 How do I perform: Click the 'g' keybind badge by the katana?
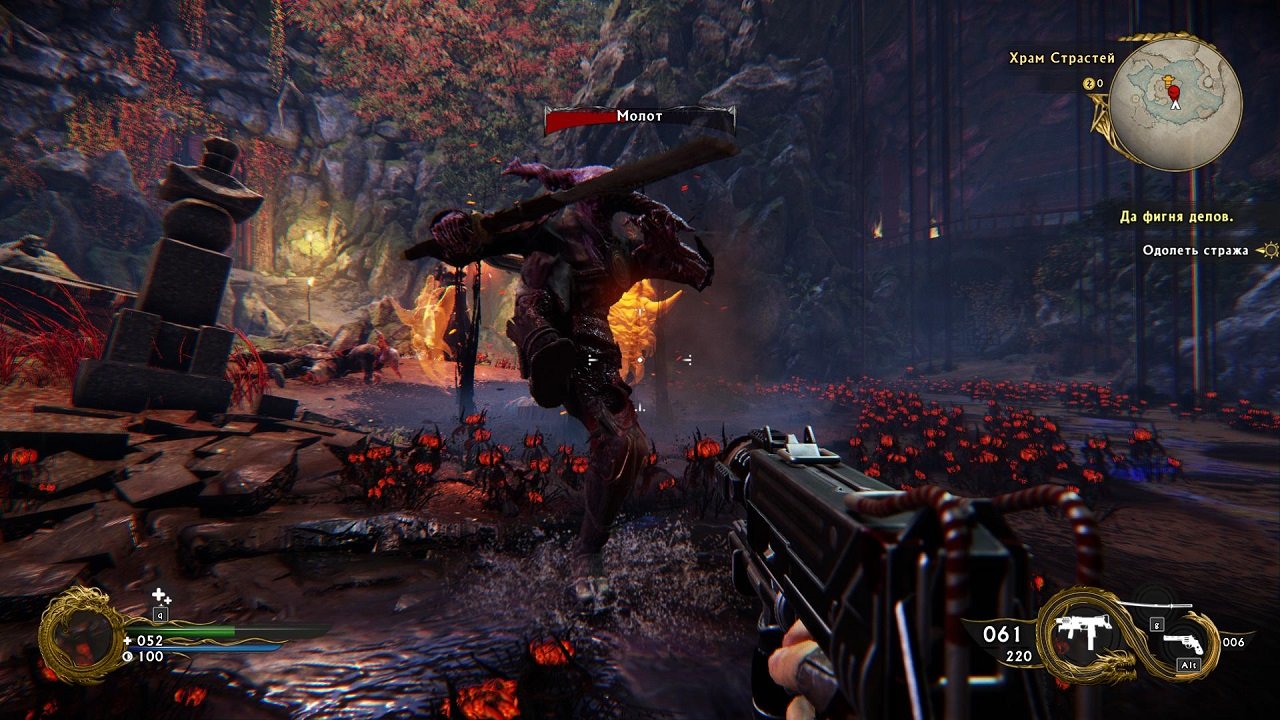click(1157, 625)
